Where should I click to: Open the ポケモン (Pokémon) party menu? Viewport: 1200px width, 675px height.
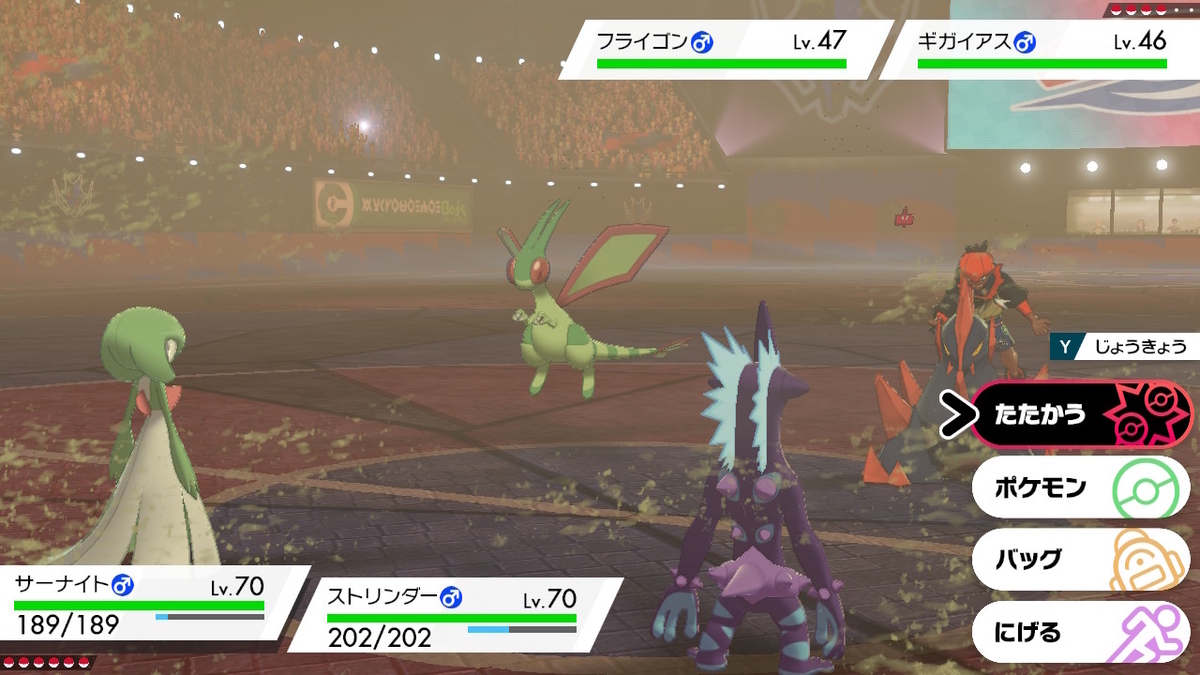point(1080,488)
